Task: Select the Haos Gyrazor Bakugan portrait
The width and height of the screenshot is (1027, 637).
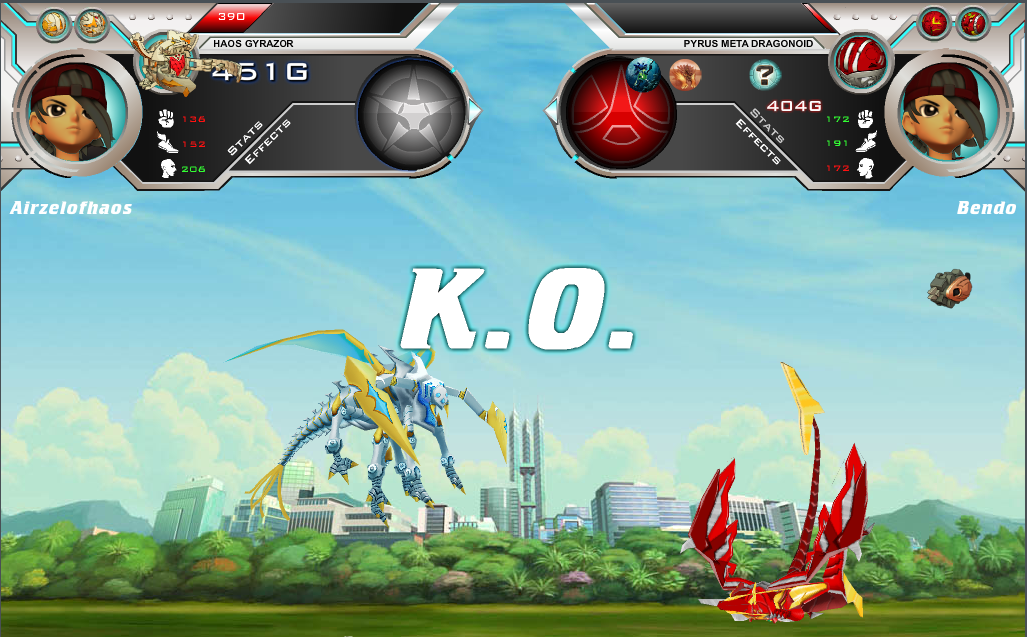Action: pyautogui.click(x=173, y=63)
